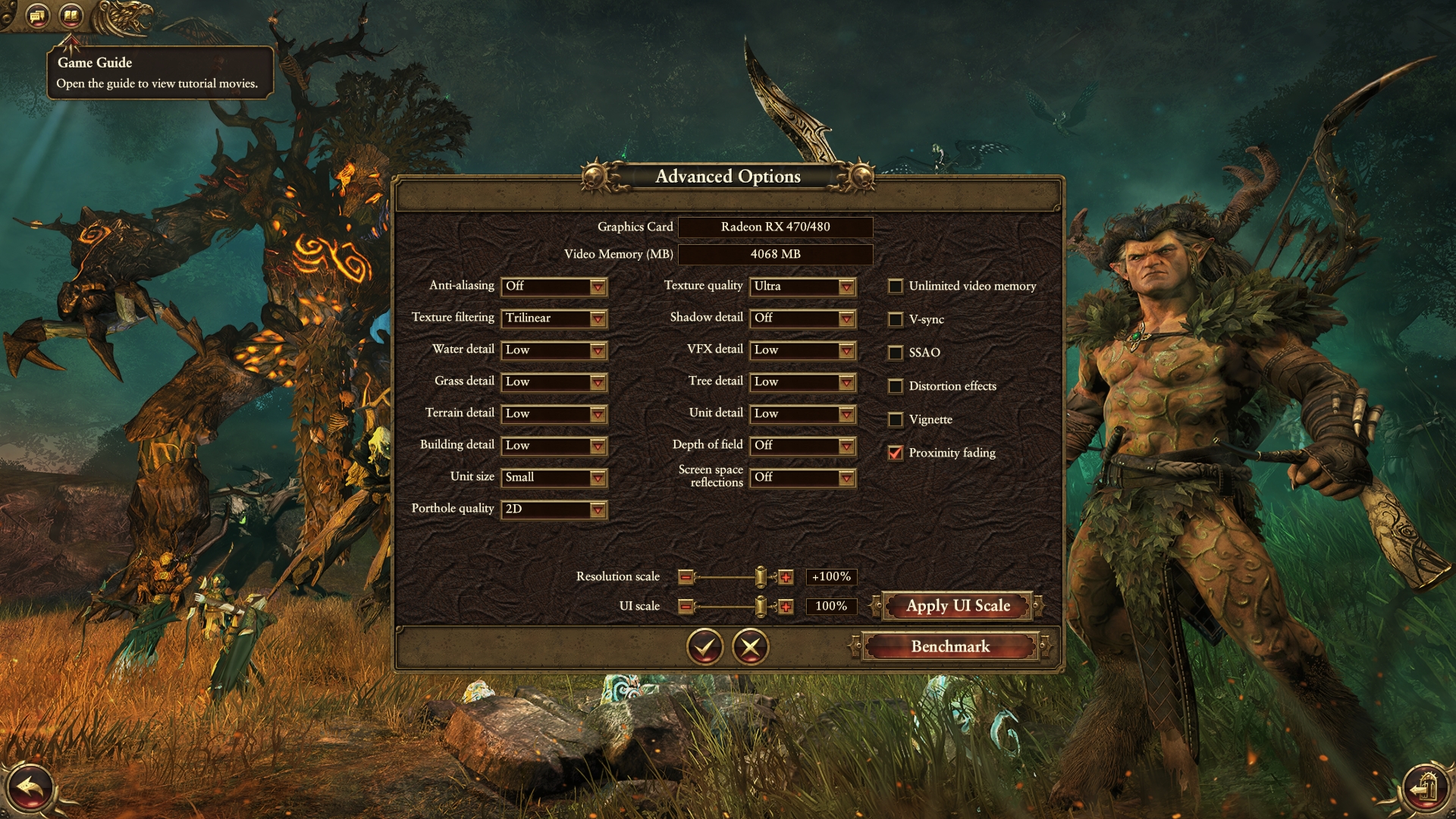The width and height of the screenshot is (1456, 819).
Task: Click Apply UI Scale
Action: pyautogui.click(x=958, y=606)
